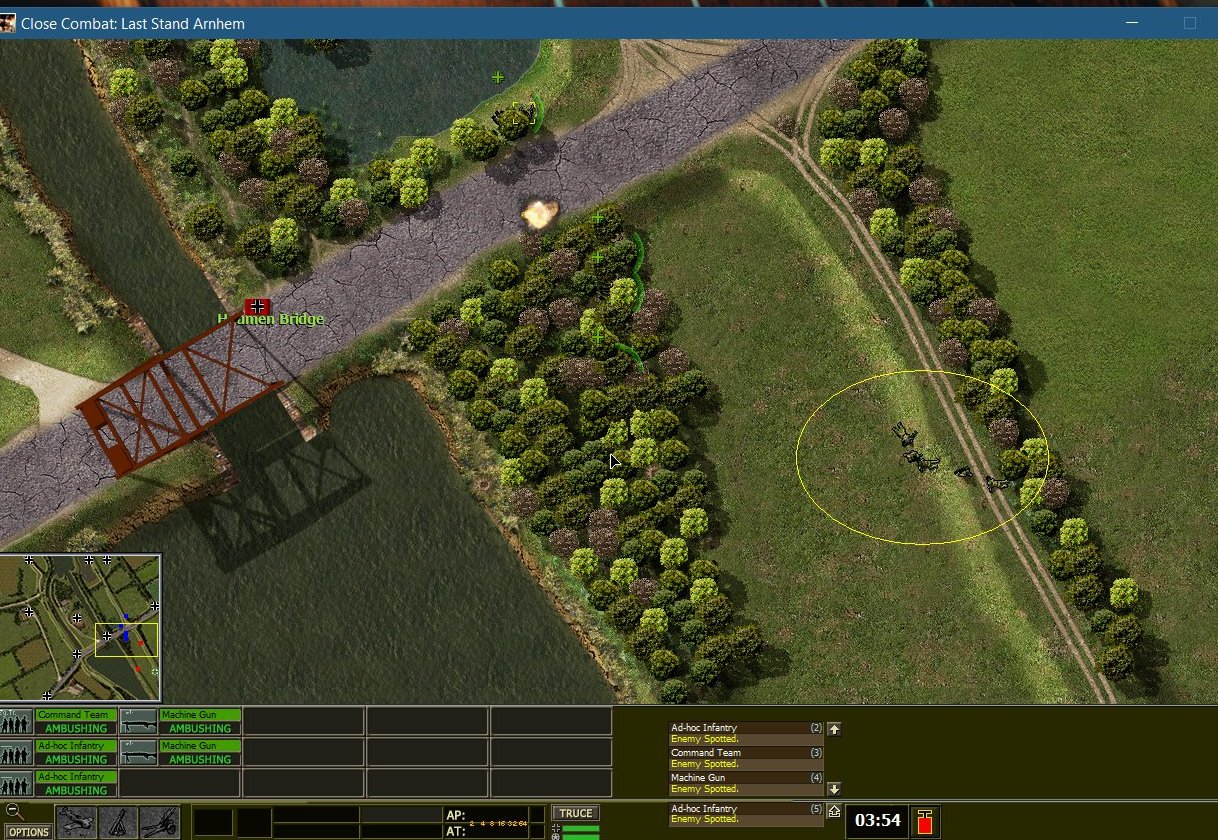Request a TRUCE
This screenshot has height=840, width=1218.
click(x=576, y=813)
